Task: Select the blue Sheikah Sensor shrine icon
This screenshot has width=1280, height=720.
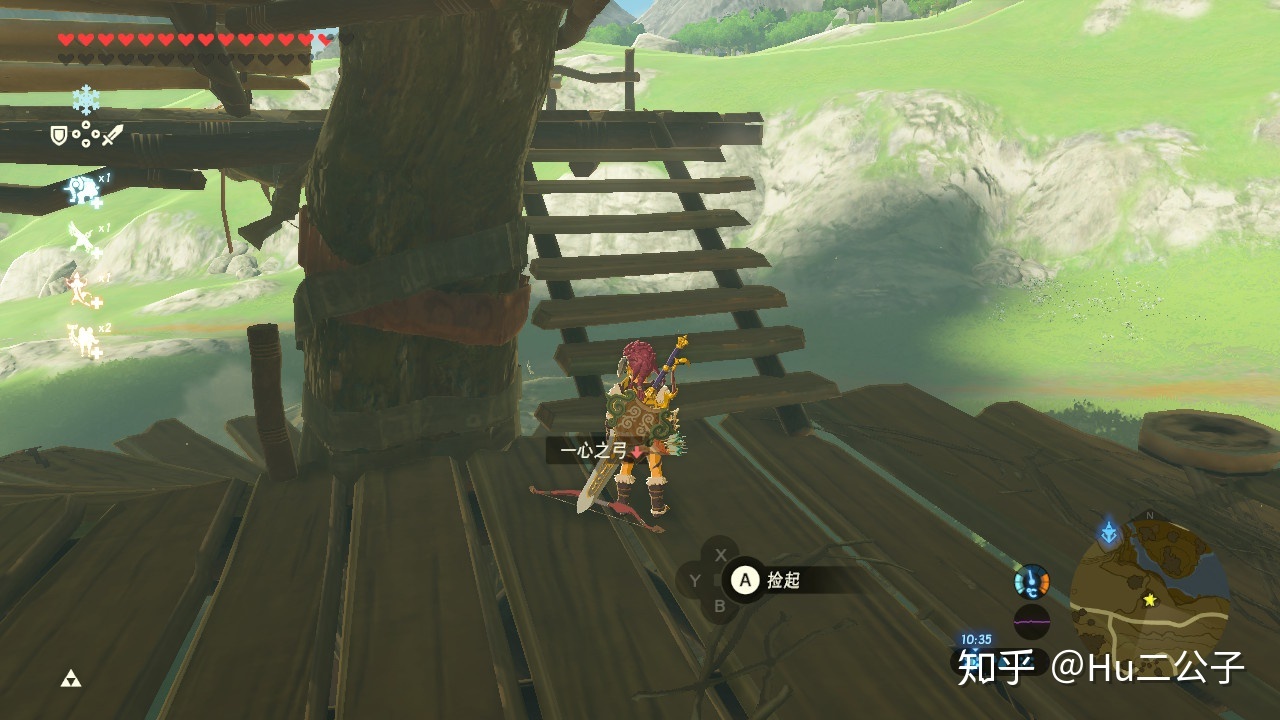Action: pyautogui.click(x=1108, y=533)
